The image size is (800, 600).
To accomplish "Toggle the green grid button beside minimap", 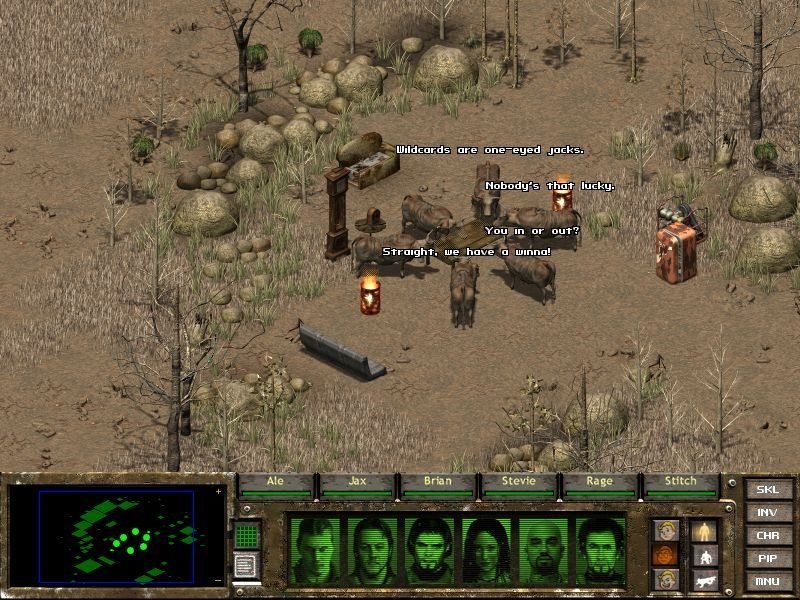I will click(x=247, y=534).
